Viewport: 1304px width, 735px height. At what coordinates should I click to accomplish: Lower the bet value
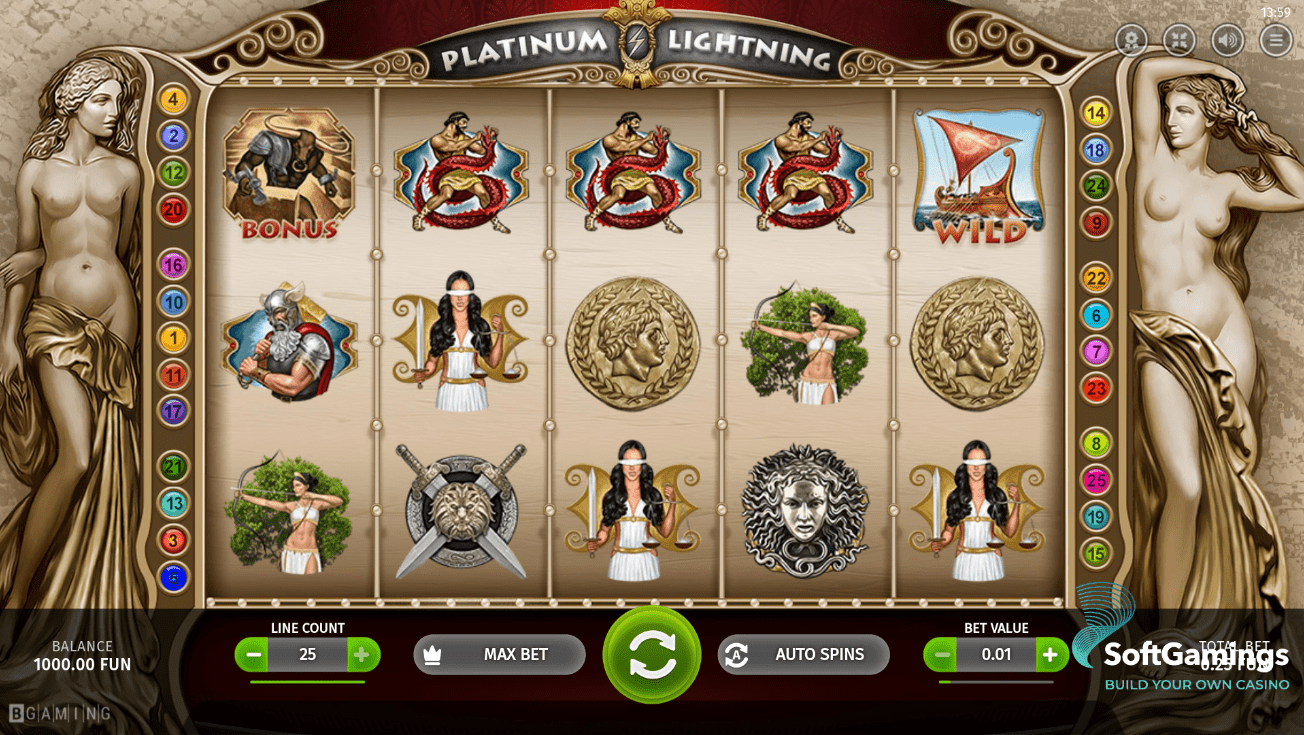[941, 655]
